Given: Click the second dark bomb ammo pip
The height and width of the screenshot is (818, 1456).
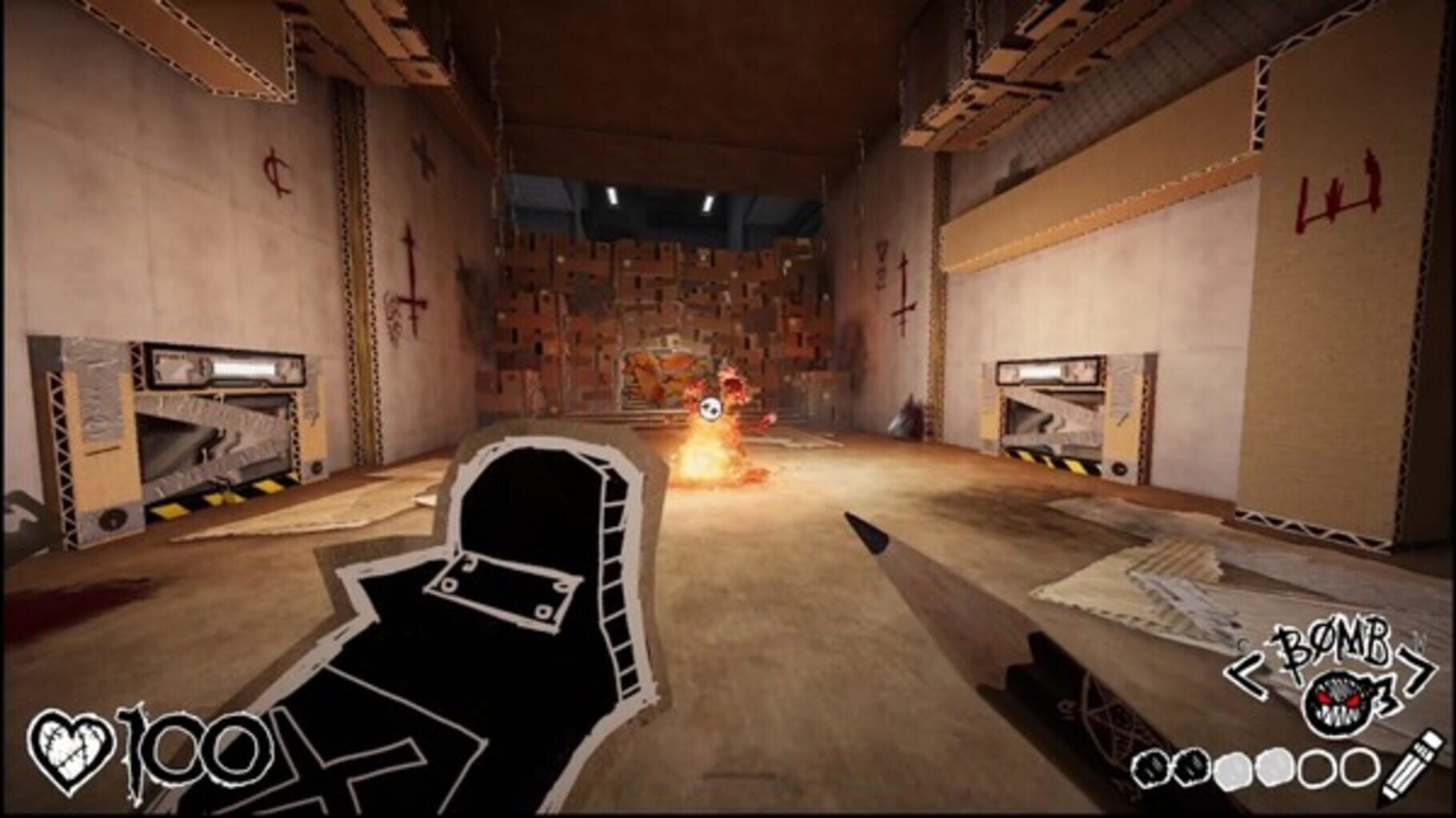Looking at the screenshot, I should tap(1192, 768).
